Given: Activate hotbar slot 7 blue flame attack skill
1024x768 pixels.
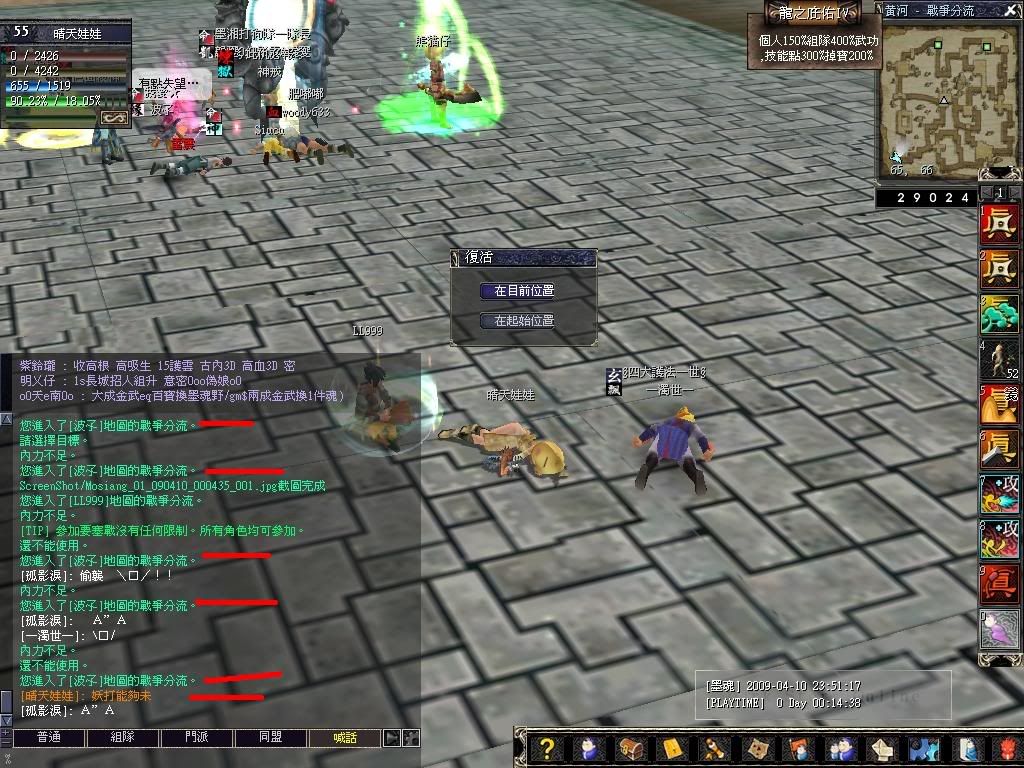Looking at the screenshot, I should point(999,494).
